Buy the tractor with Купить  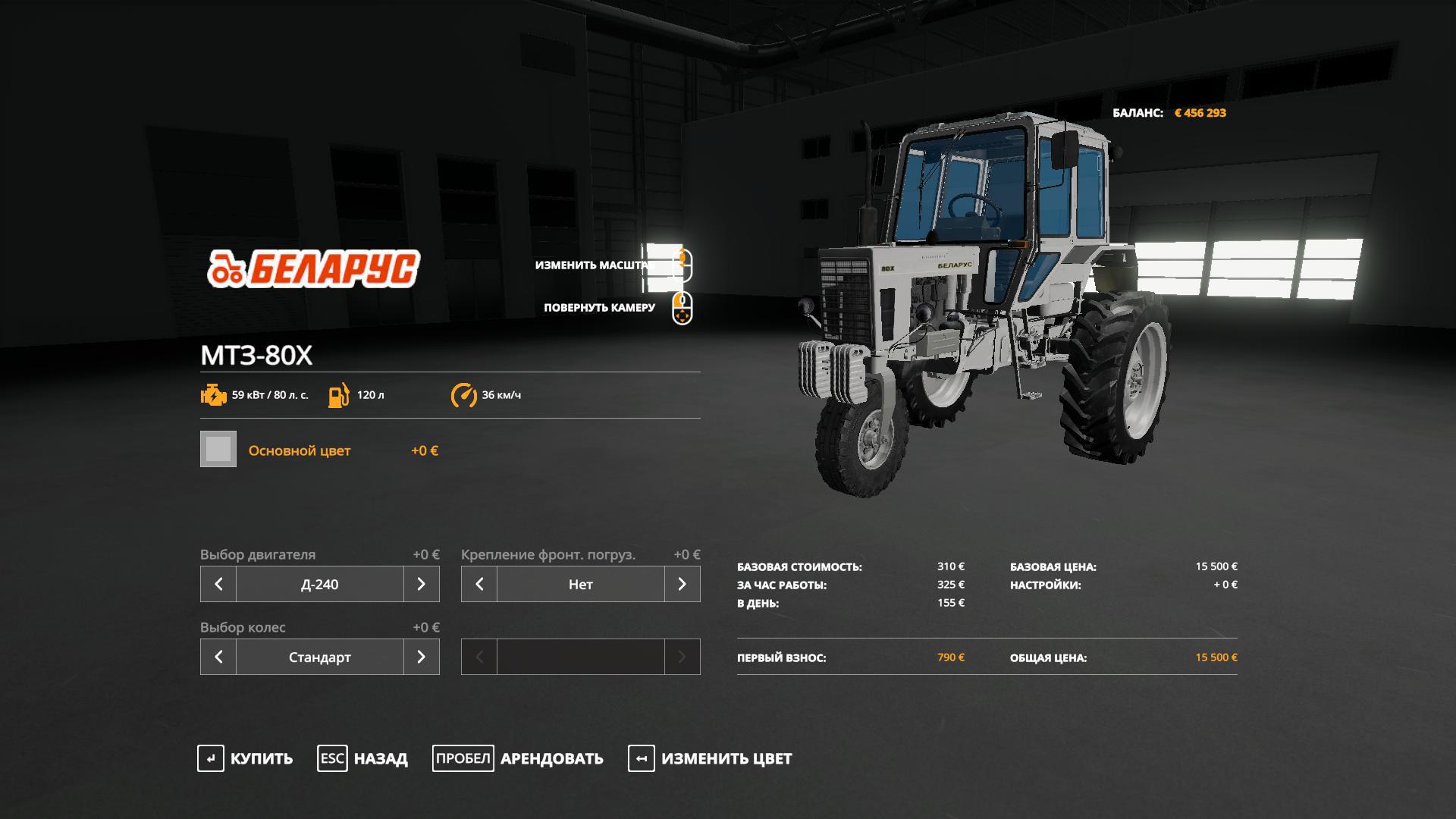(x=246, y=758)
